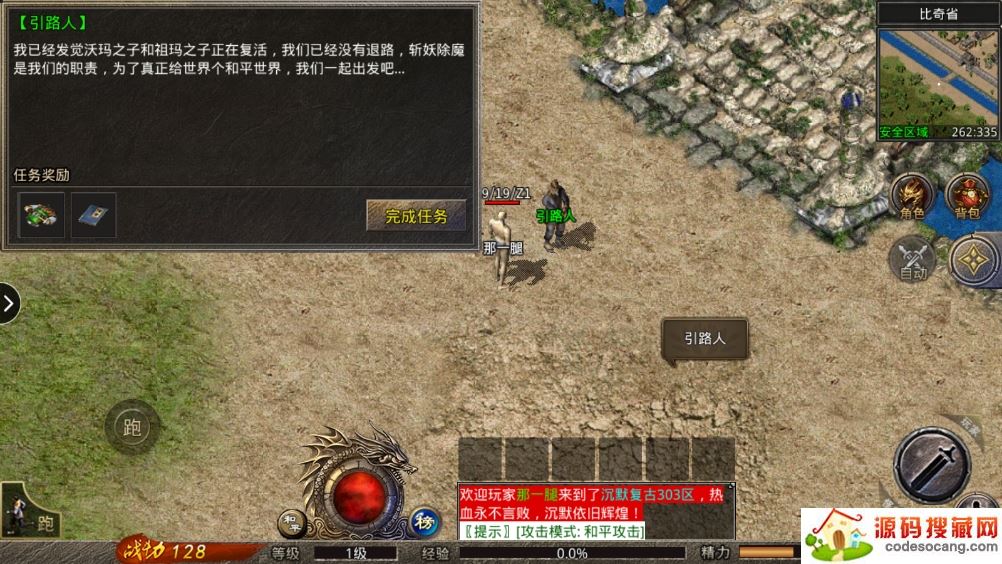This screenshot has height=564, width=1002.
Task: Select the first quest reward item icon
Action: [42, 215]
